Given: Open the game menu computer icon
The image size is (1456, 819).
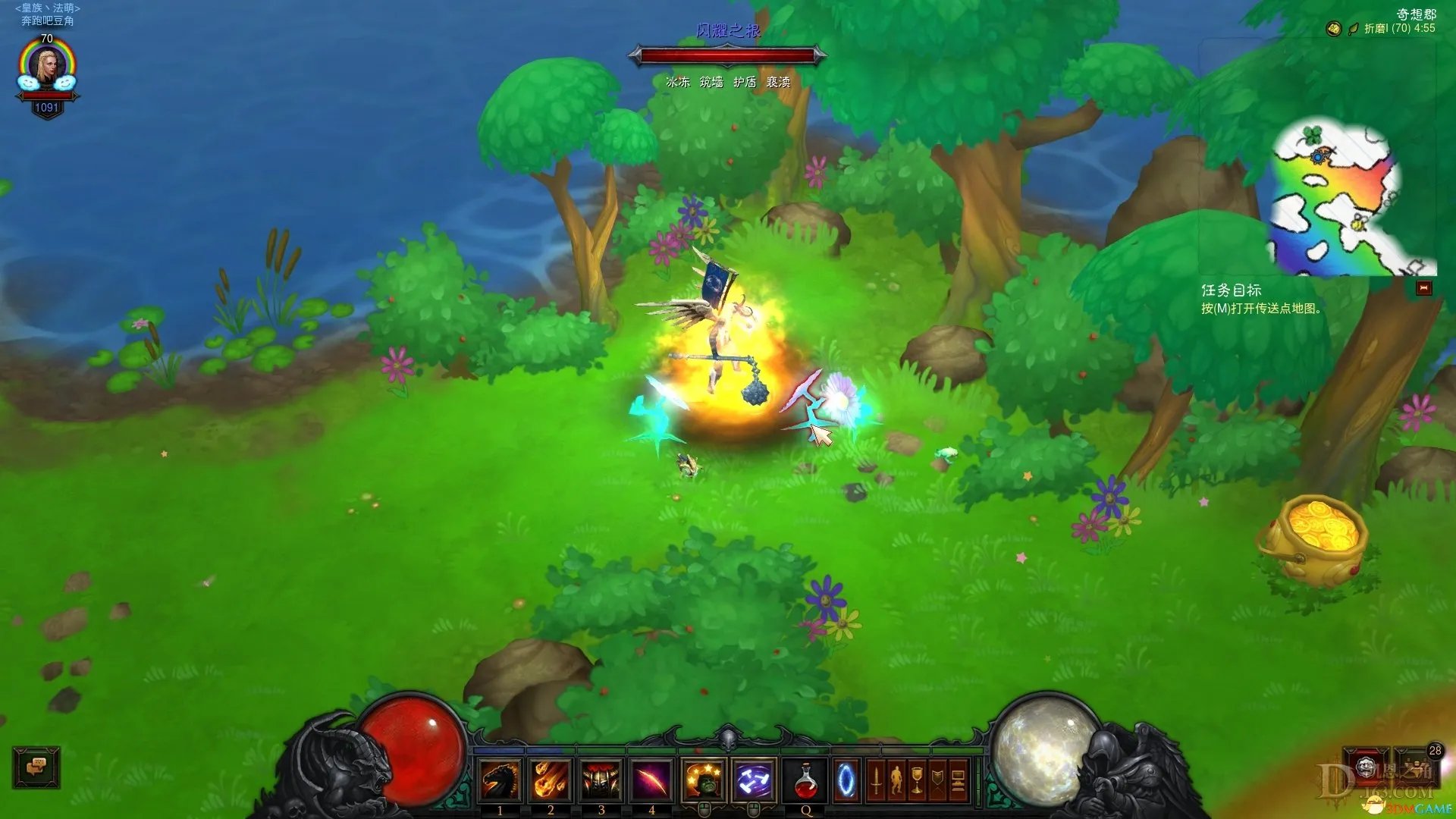Looking at the screenshot, I should (x=958, y=780).
